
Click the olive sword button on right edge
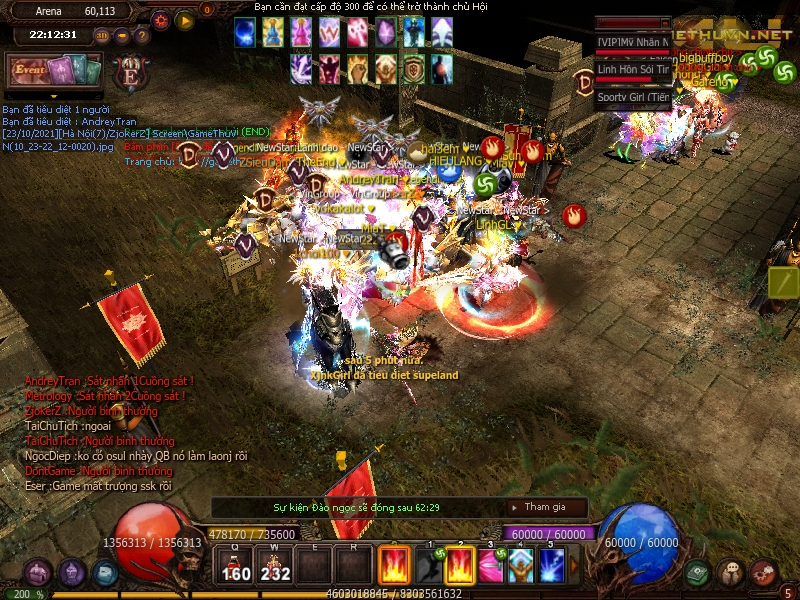[784, 283]
